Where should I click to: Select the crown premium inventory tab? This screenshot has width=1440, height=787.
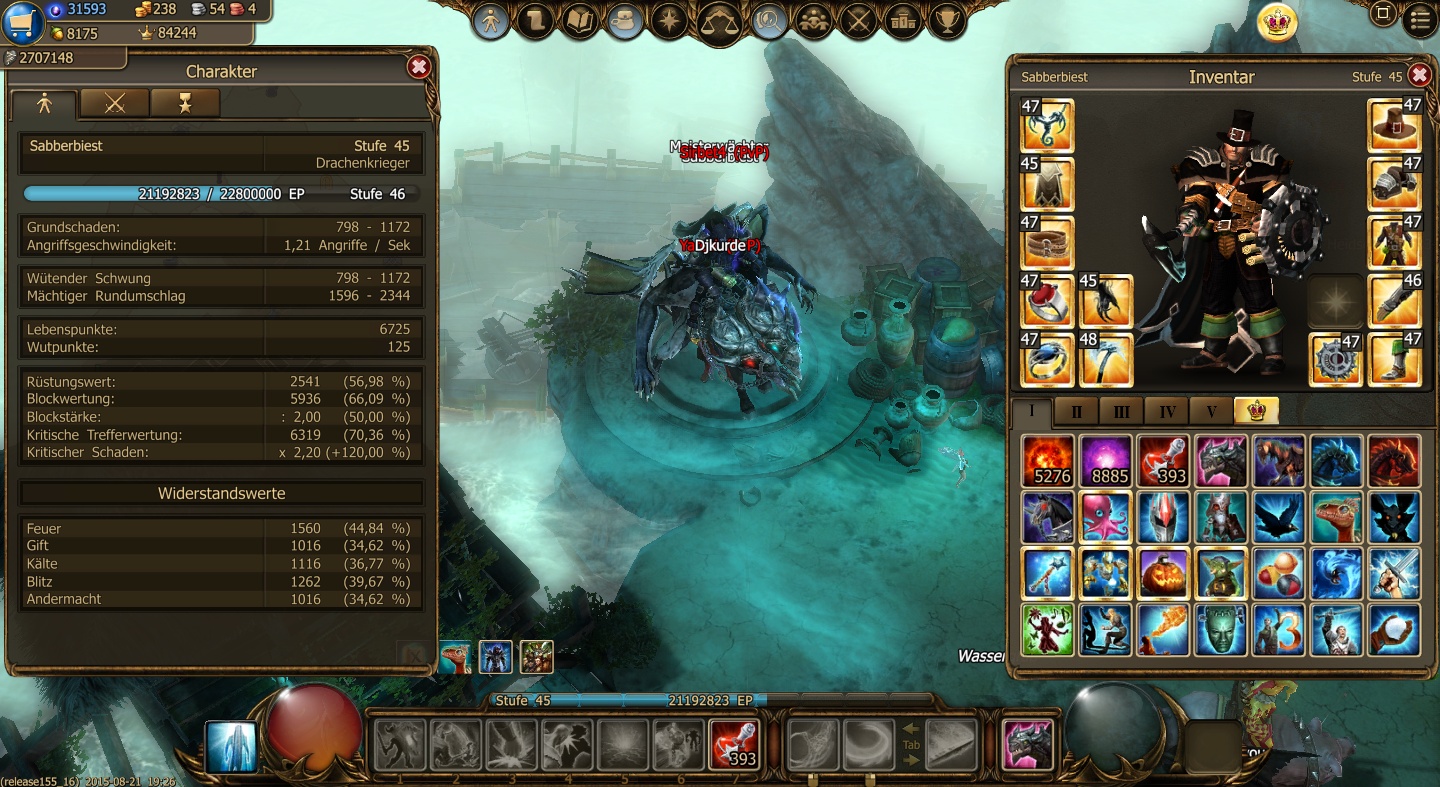point(1255,411)
